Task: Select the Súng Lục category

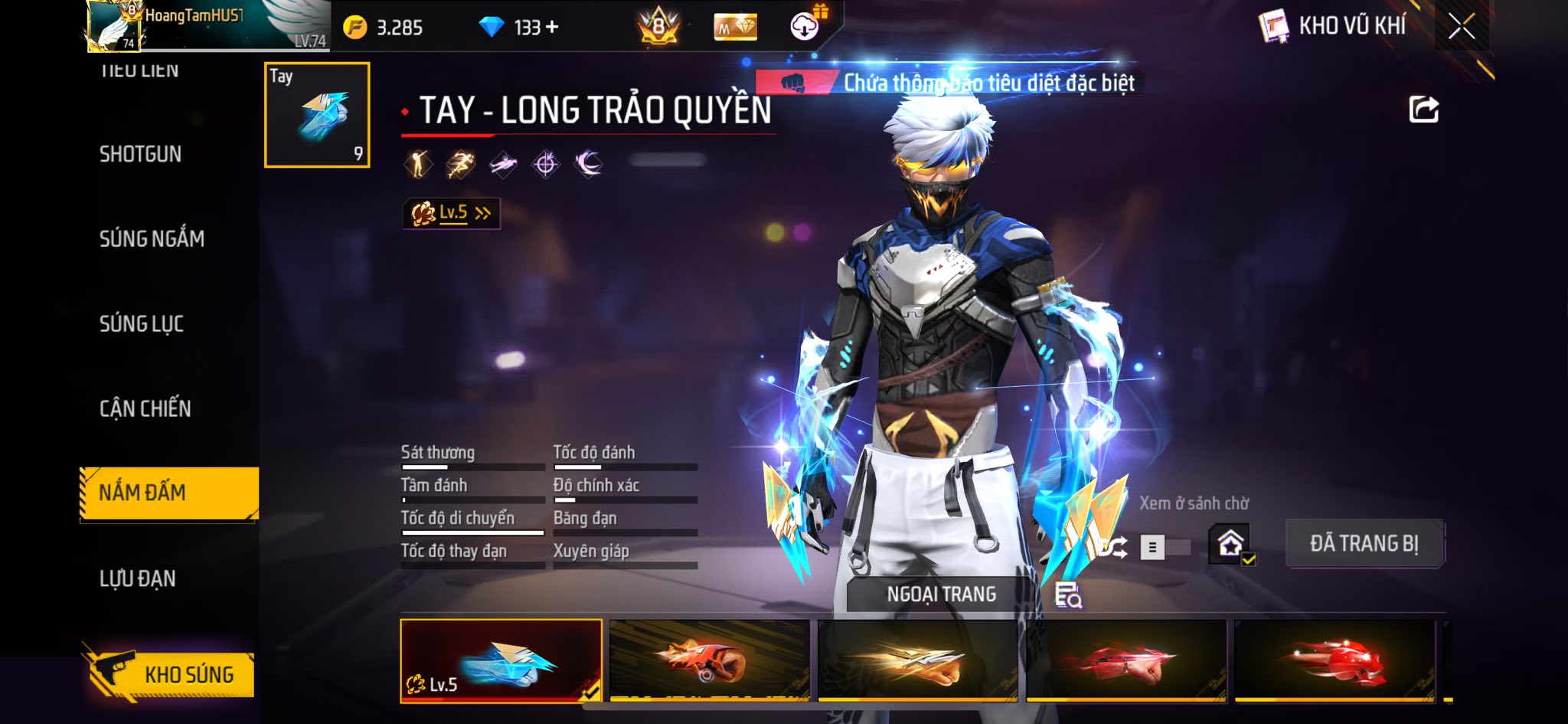Action: click(142, 323)
